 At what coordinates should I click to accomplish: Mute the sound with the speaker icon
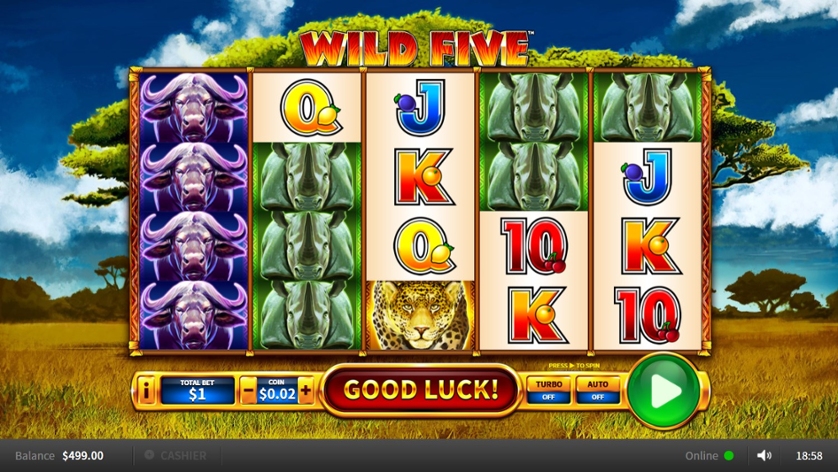(765, 455)
